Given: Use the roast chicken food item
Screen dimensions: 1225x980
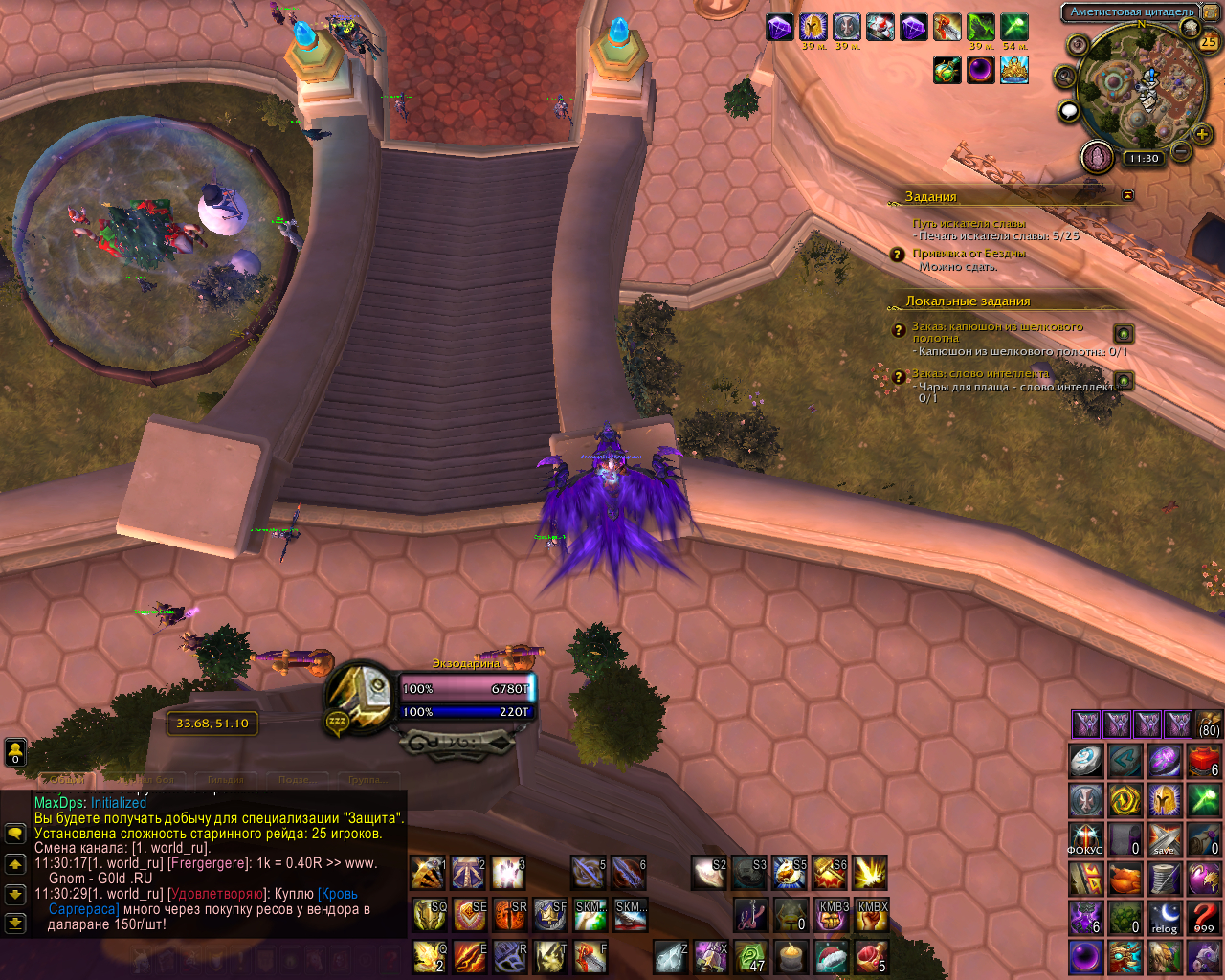Looking at the screenshot, I should [1125, 879].
